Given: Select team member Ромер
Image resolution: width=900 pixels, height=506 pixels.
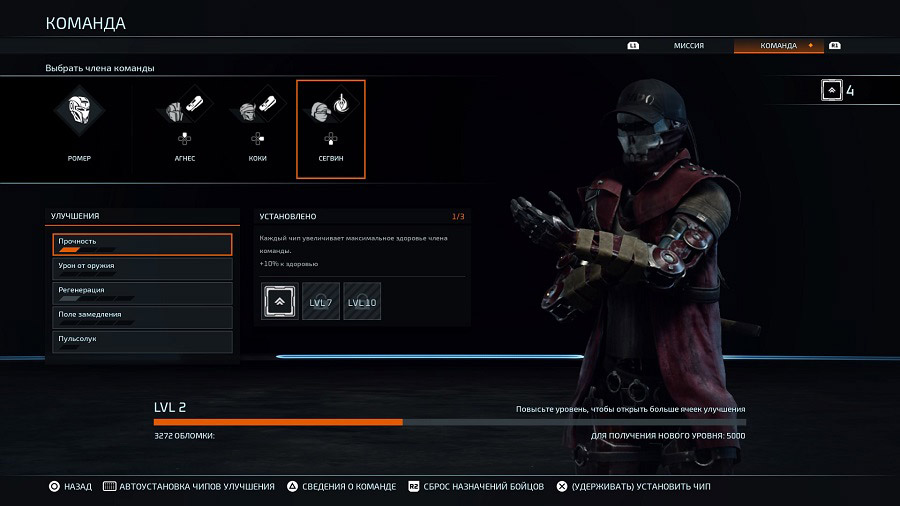Looking at the screenshot, I should click(x=79, y=128).
